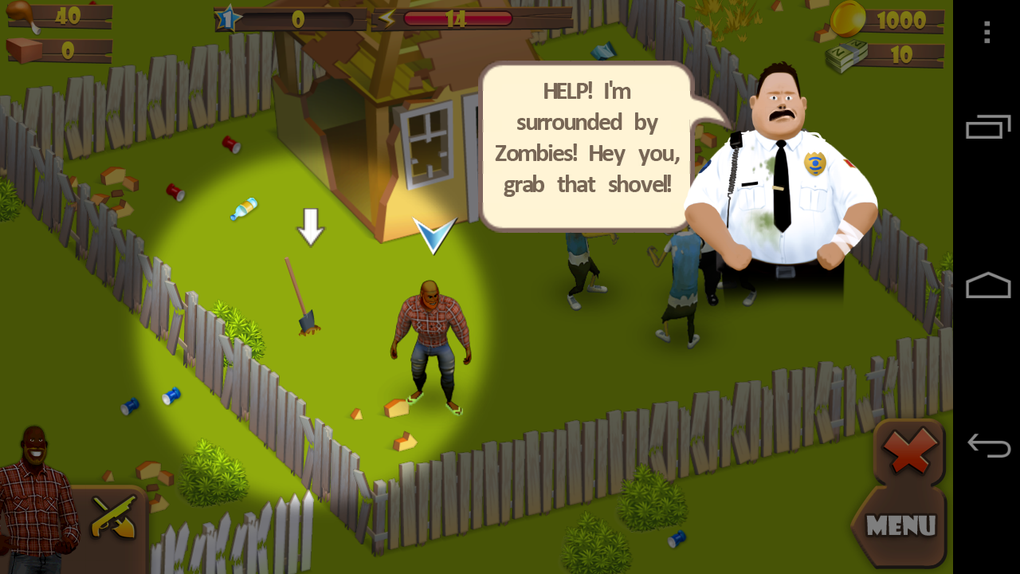Tap the red X cancel button
1020x574 pixels.
coord(909,453)
